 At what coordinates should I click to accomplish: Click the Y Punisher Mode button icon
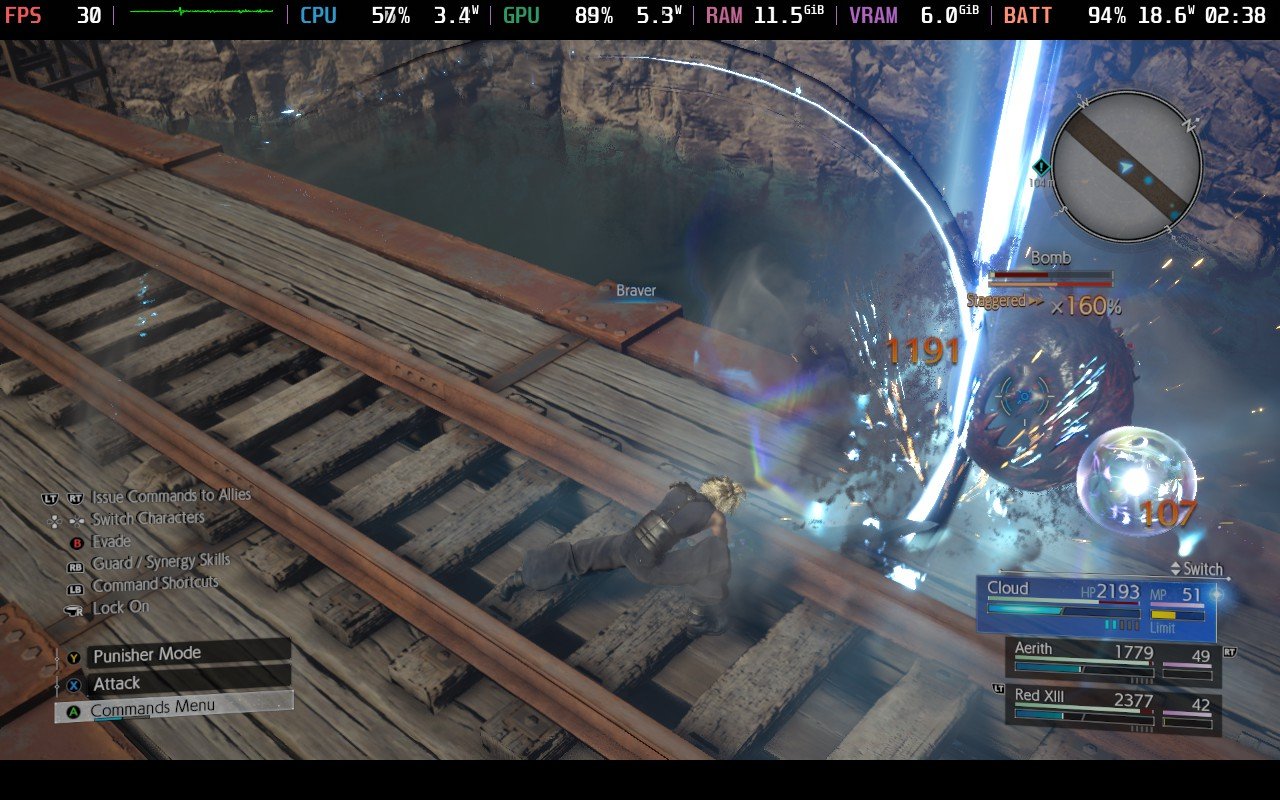(x=73, y=655)
